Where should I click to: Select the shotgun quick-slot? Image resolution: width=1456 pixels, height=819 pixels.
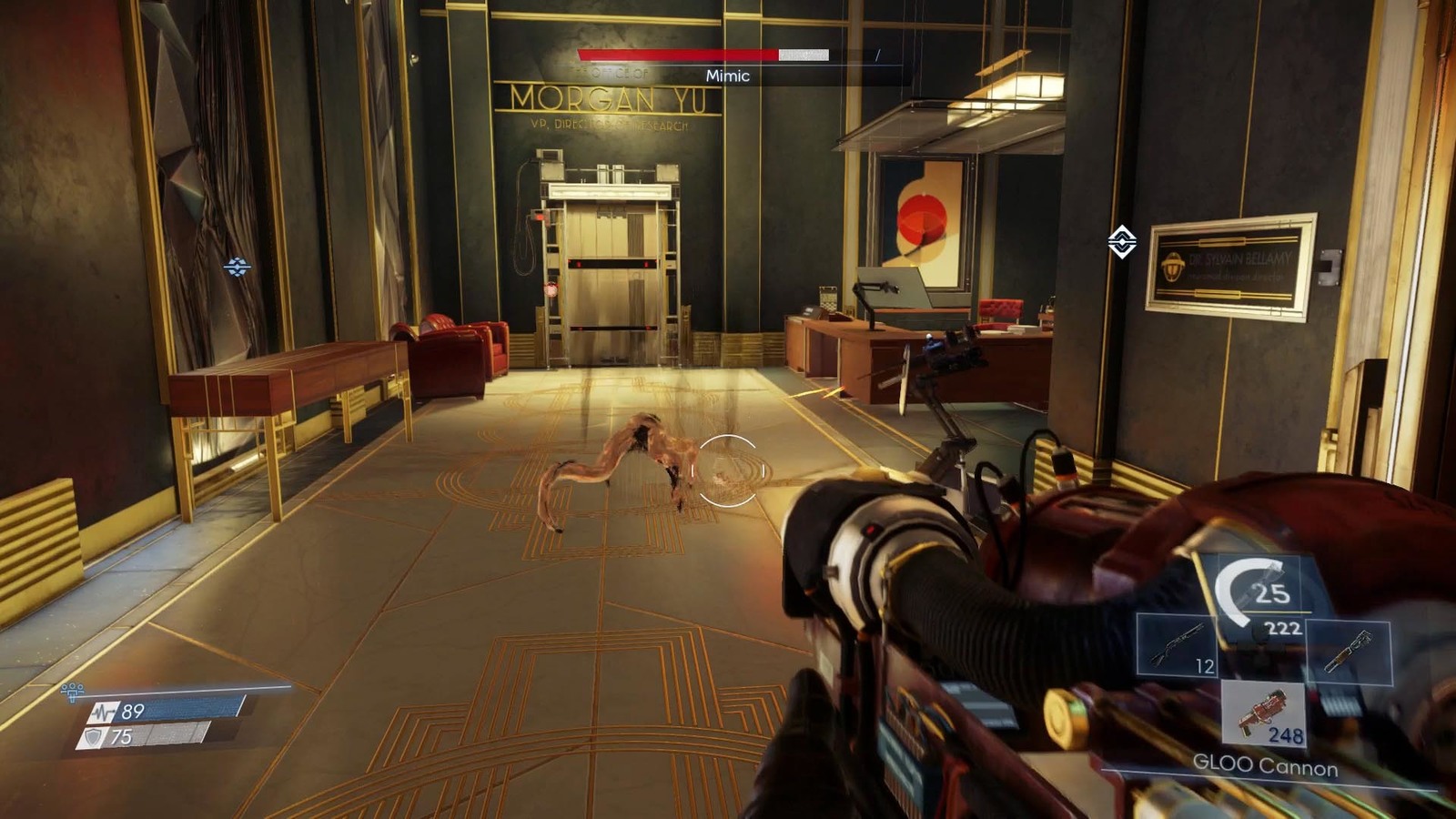1178,647
